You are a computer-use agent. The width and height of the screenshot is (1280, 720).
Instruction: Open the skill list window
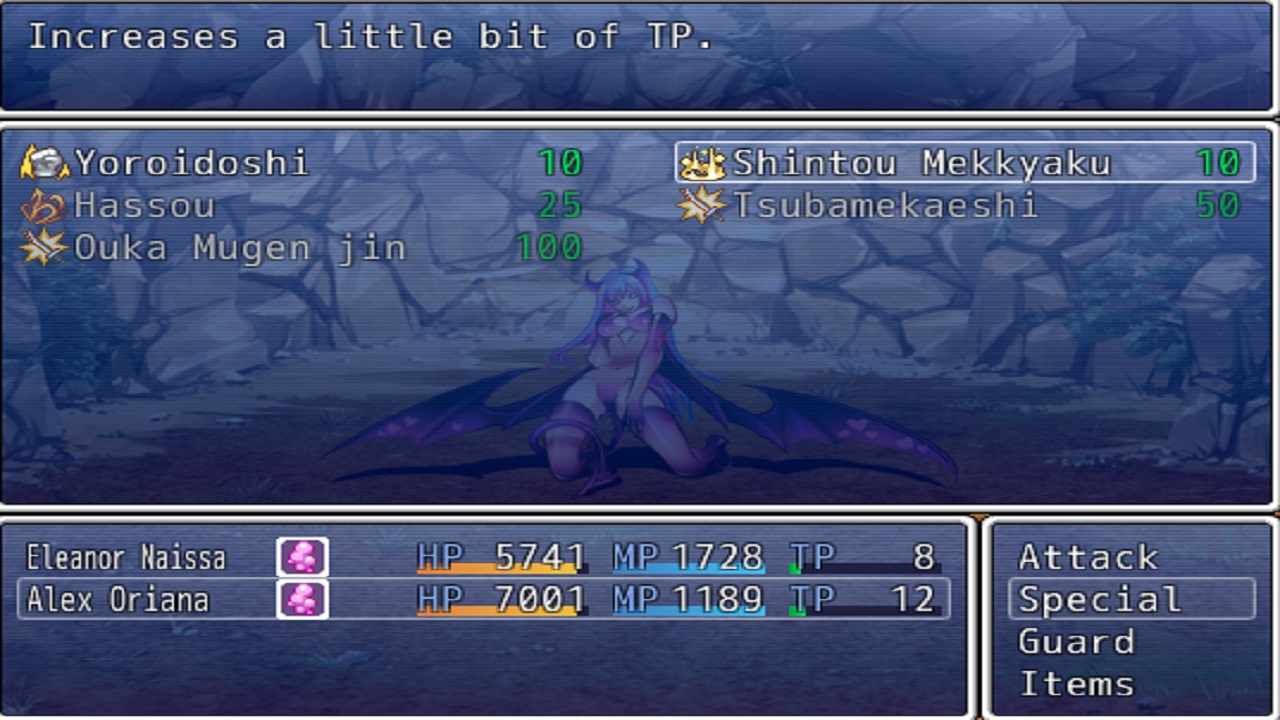(640, 200)
